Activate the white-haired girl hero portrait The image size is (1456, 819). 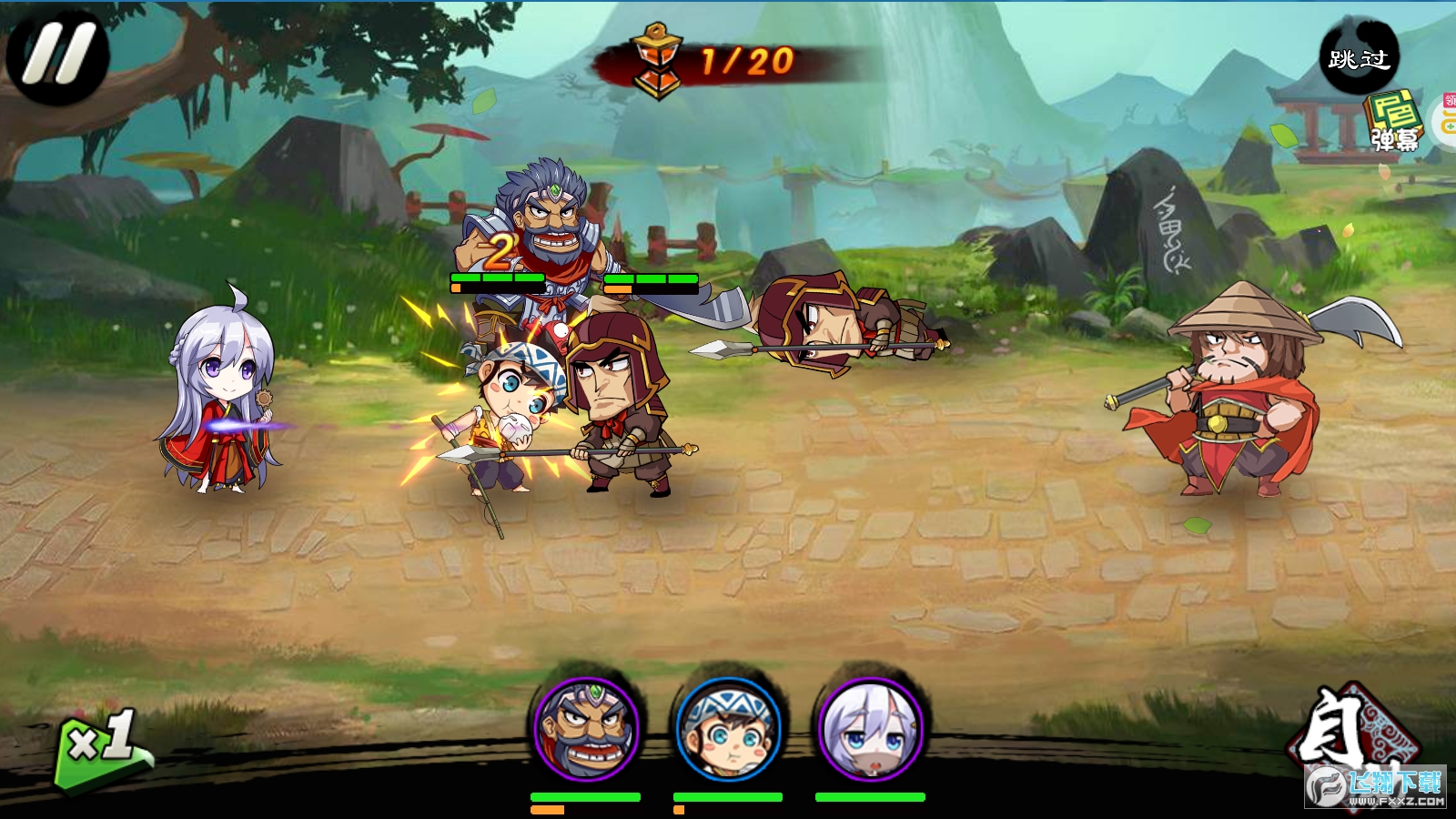pos(871,728)
